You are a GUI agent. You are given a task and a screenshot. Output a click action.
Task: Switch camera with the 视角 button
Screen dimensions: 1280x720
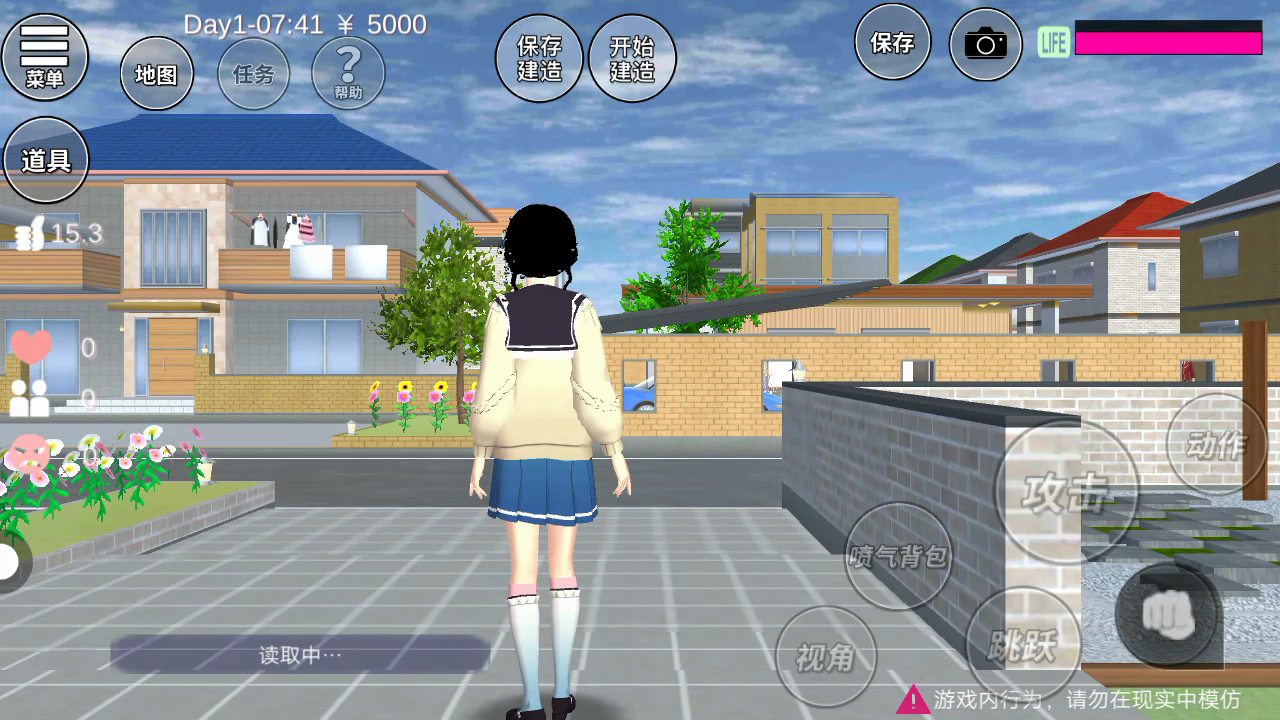(x=826, y=656)
